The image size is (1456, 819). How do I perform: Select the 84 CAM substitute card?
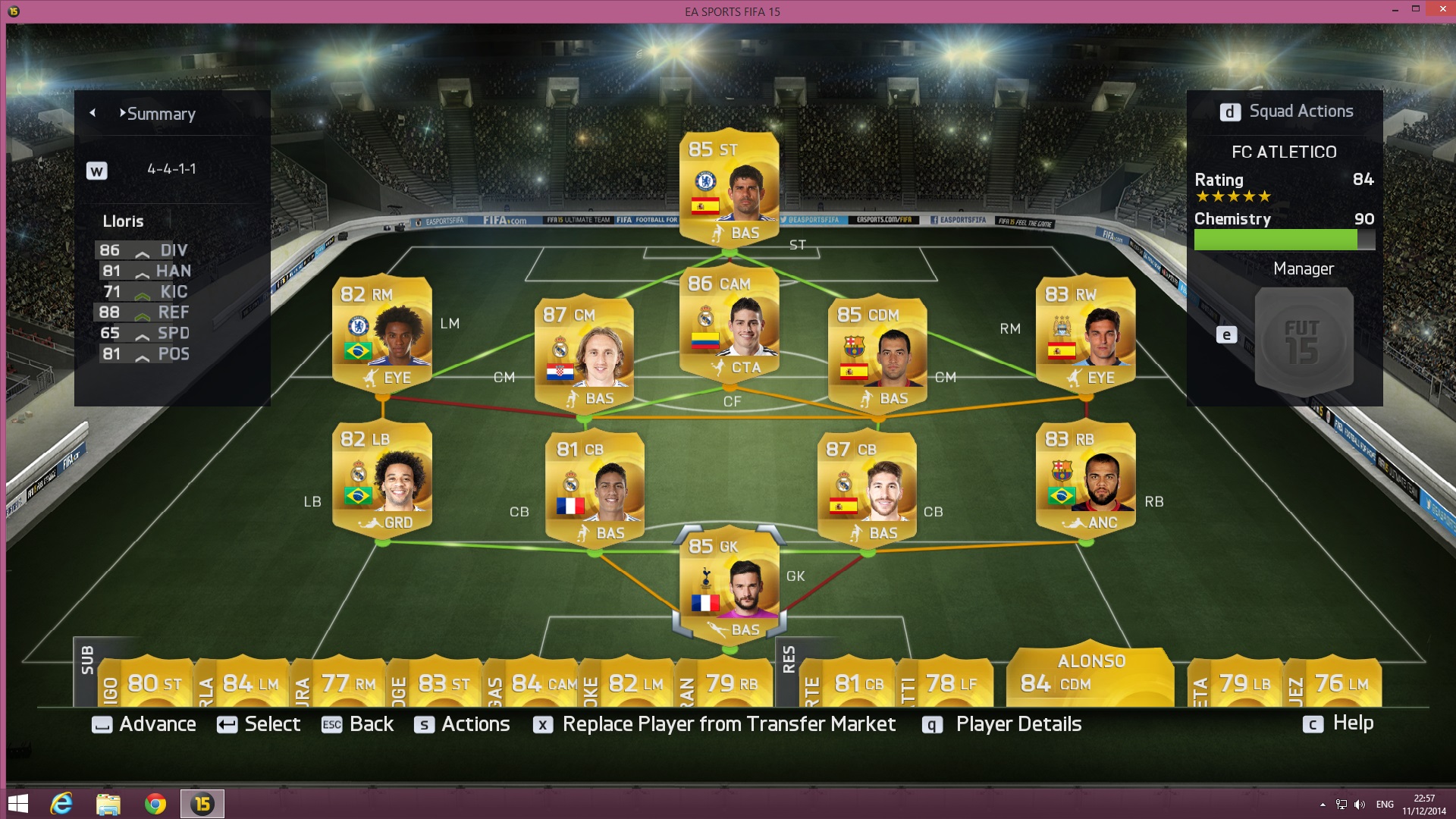point(543,683)
